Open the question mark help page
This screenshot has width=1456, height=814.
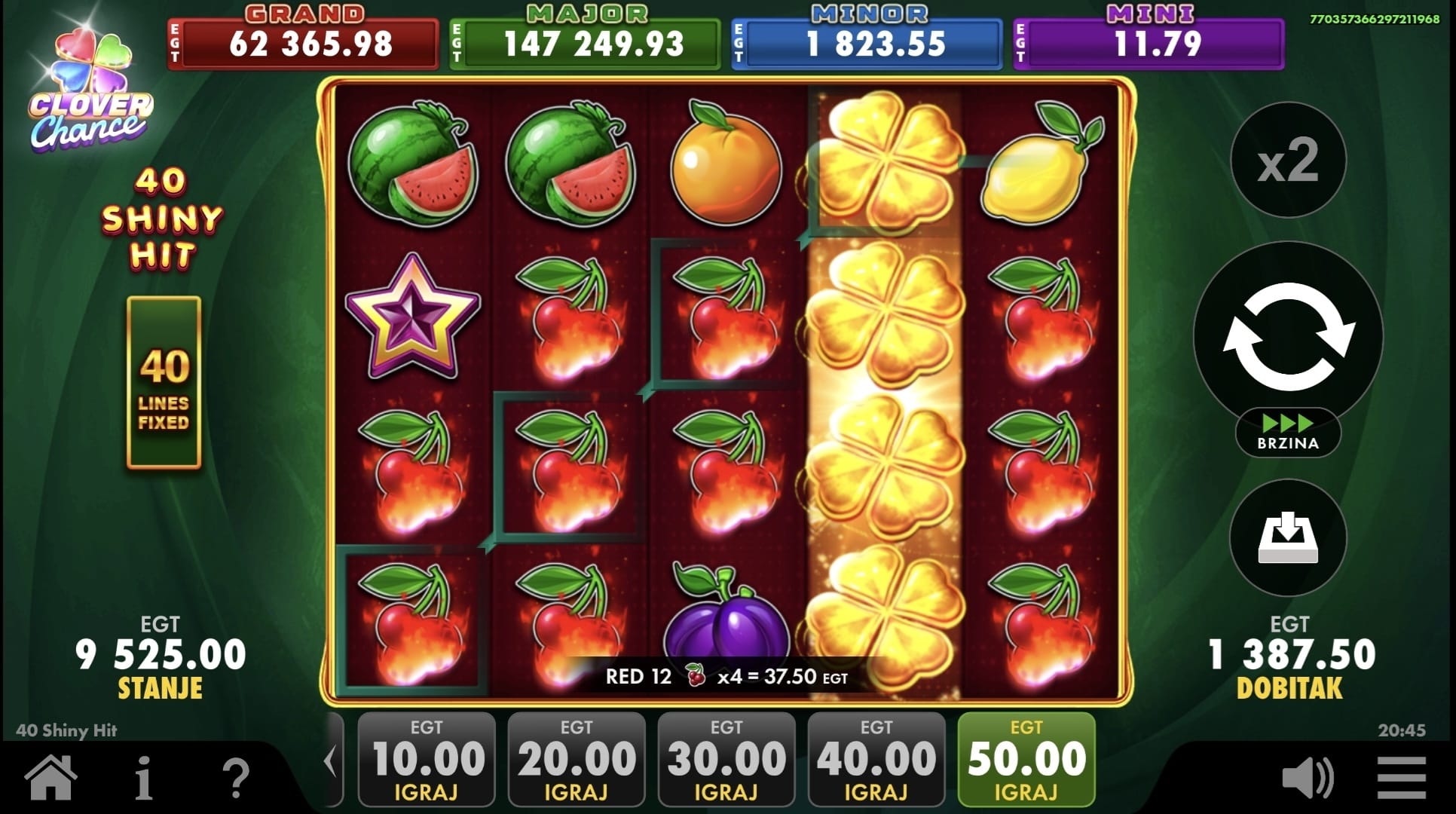click(x=236, y=778)
